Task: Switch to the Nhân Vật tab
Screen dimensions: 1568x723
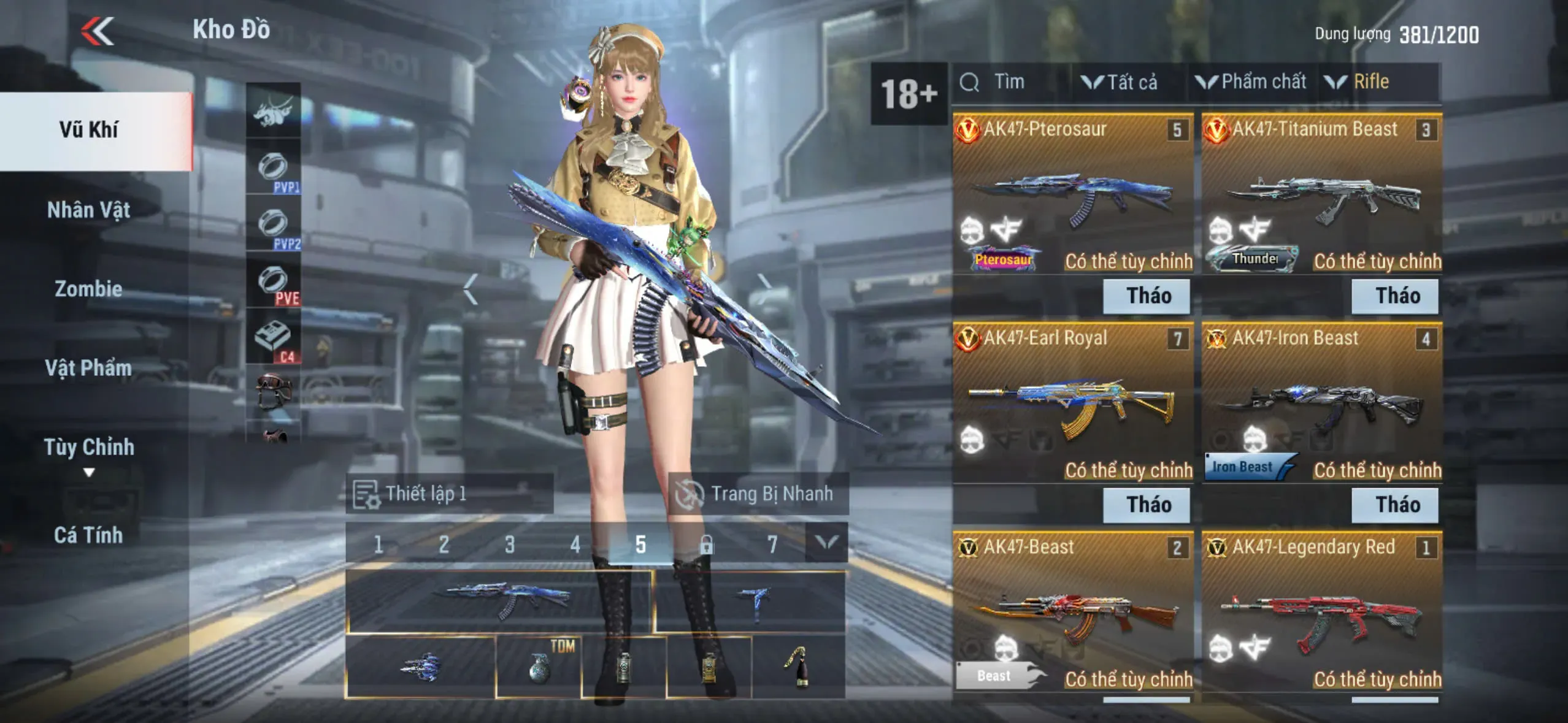Action: tap(89, 210)
